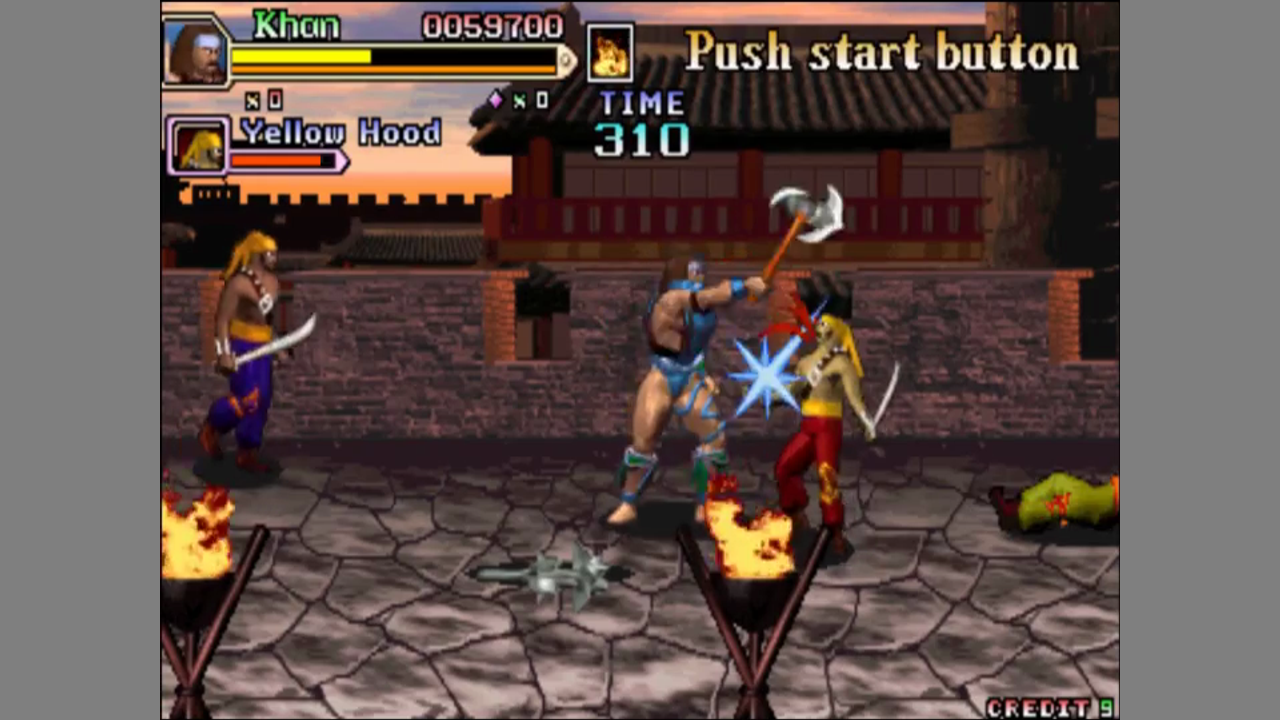Click the Push start button prompt
Image resolution: width=1280 pixels, height=720 pixels.
pos(881,51)
